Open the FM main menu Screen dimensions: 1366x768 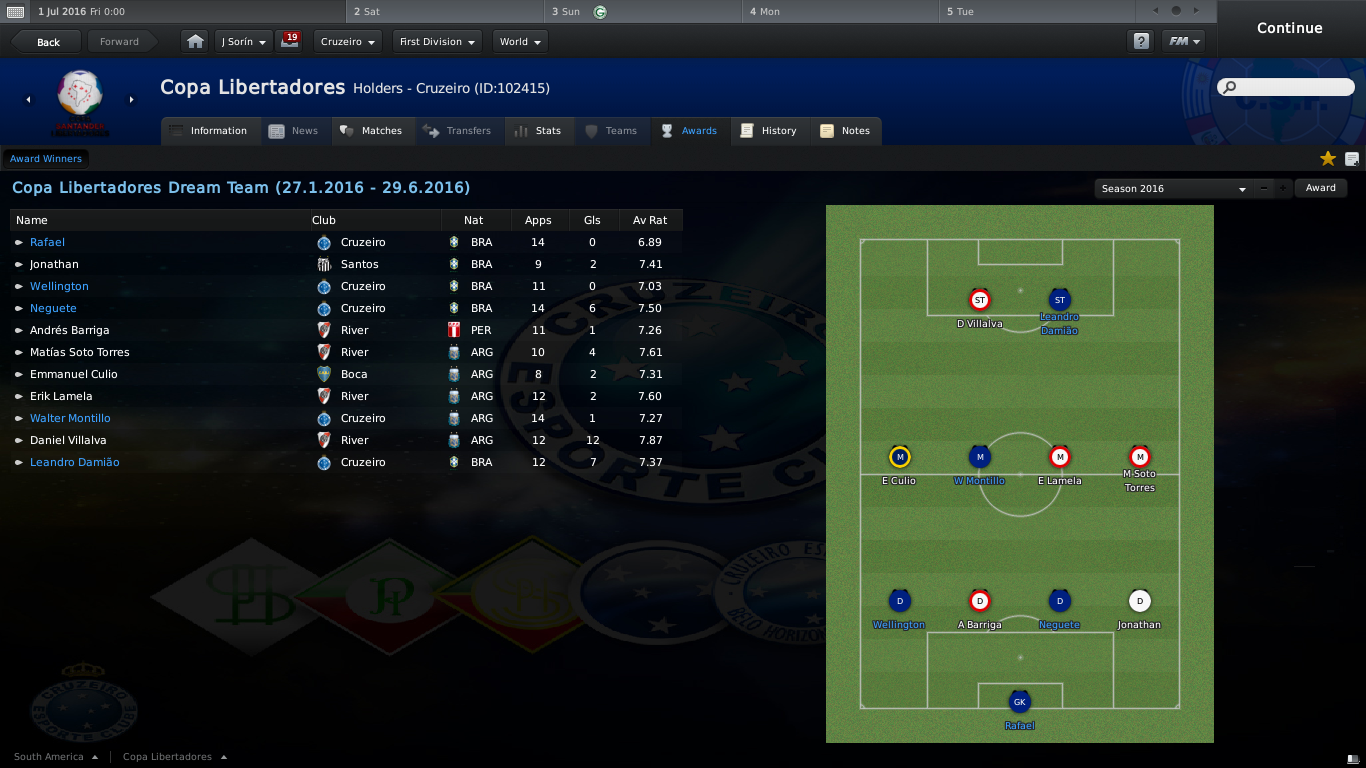[x=1184, y=42]
